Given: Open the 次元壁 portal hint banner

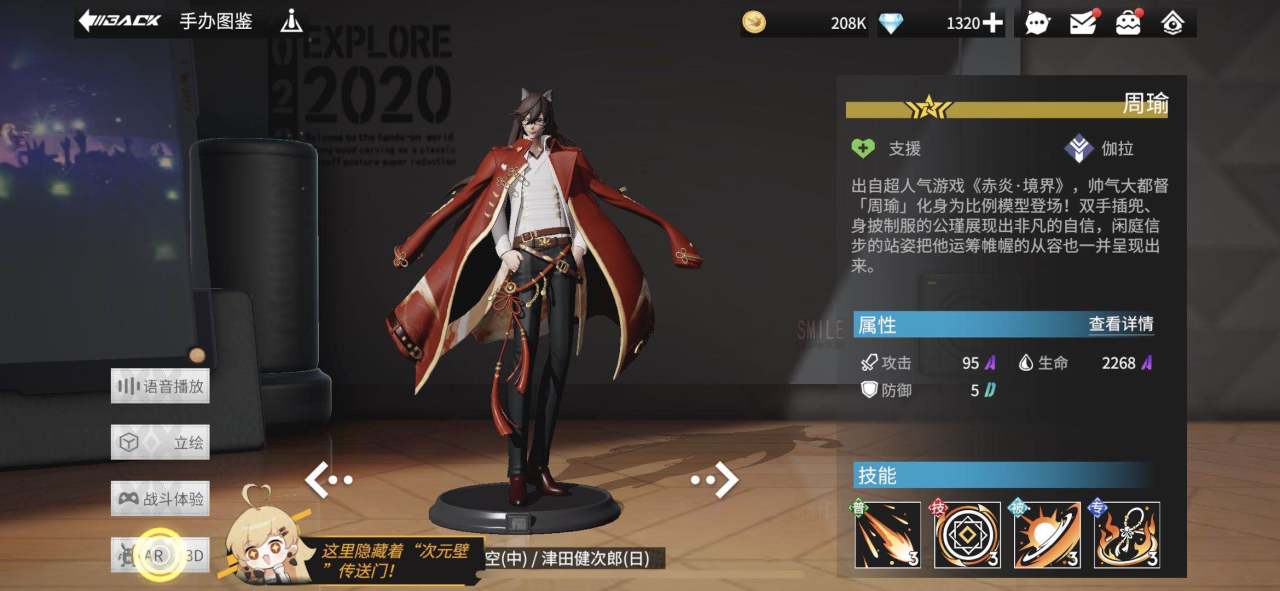Looking at the screenshot, I should 394,560.
